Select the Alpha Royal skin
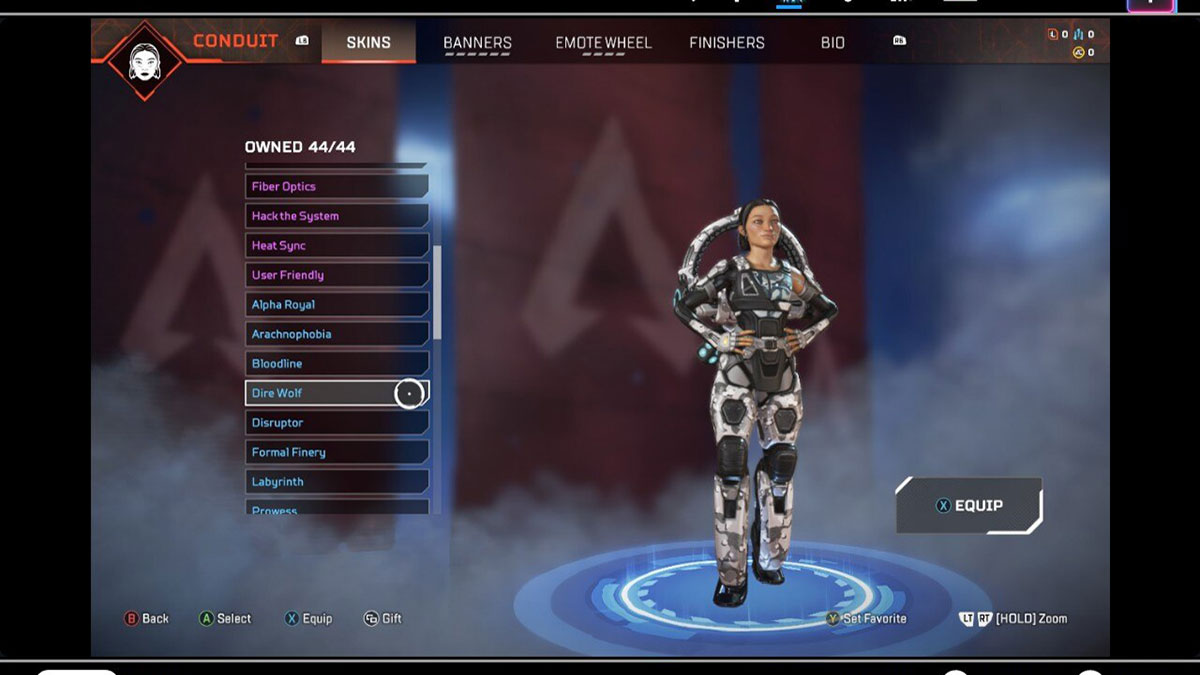 337,305
